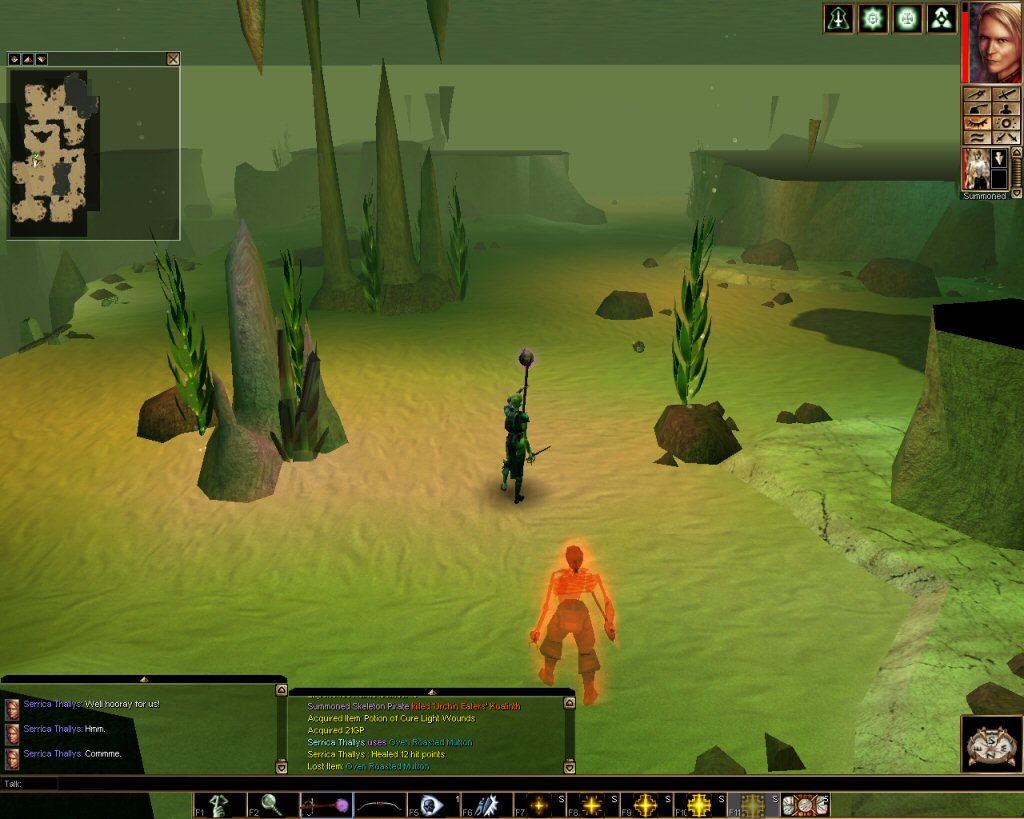
Task: Activate the skull quickslot ability
Action: pyautogui.click(x=432, y=804)
